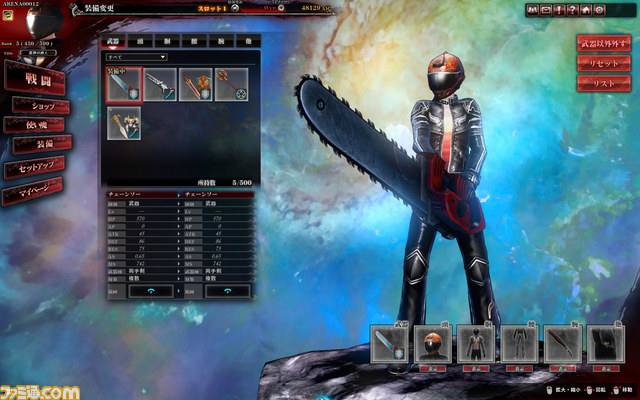This screenshot has width=640, height=400.
Task: Open the mail envelope icon
Action: tap(546, 10)
